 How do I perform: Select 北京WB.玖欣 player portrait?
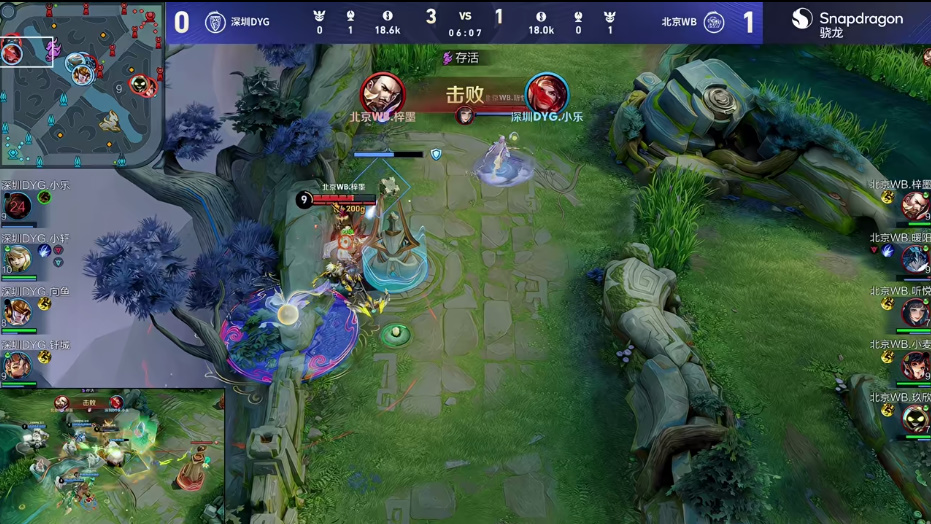pyautogui.click(x=915, y=418)
